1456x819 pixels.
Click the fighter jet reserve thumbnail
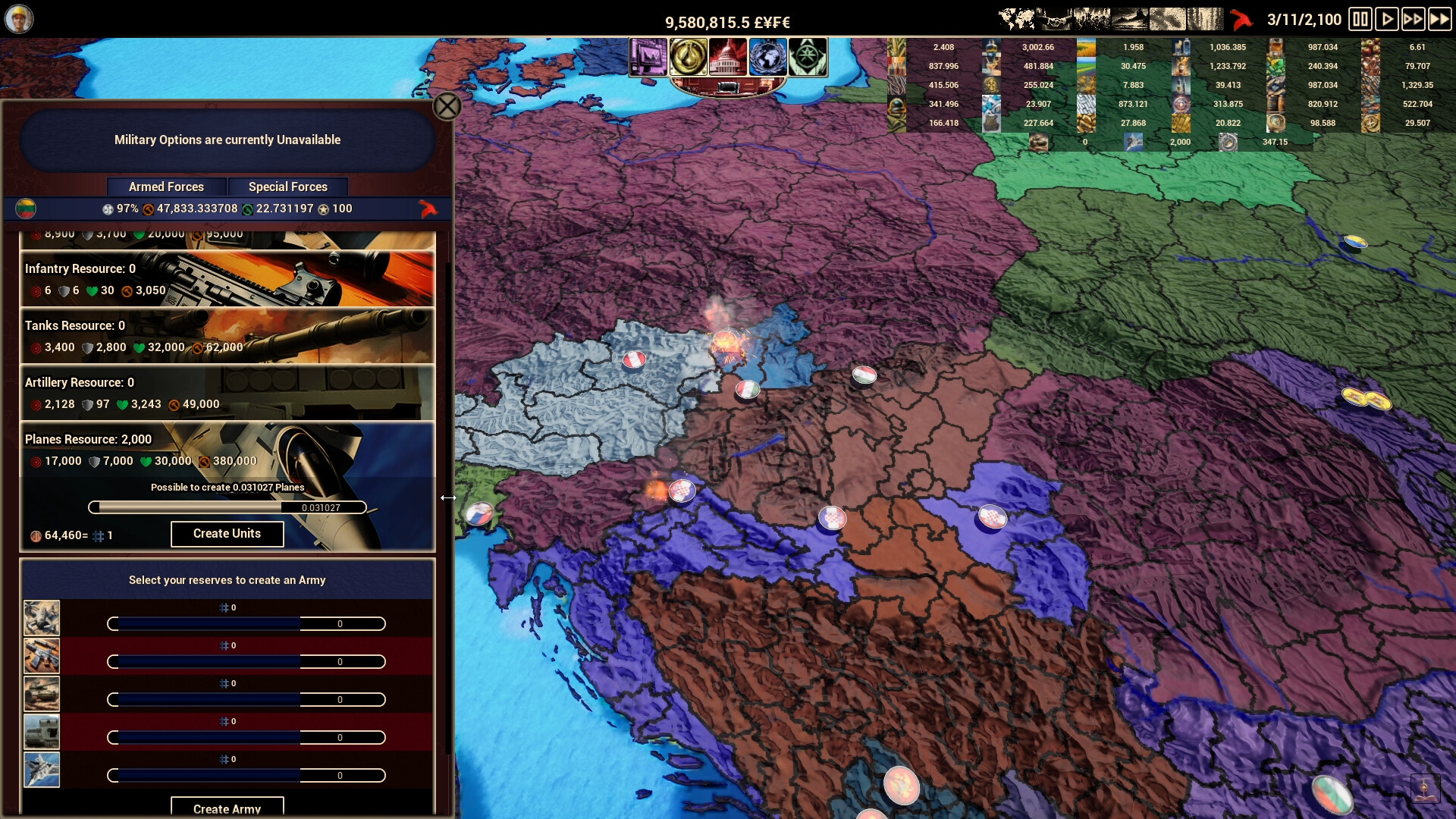42,769
